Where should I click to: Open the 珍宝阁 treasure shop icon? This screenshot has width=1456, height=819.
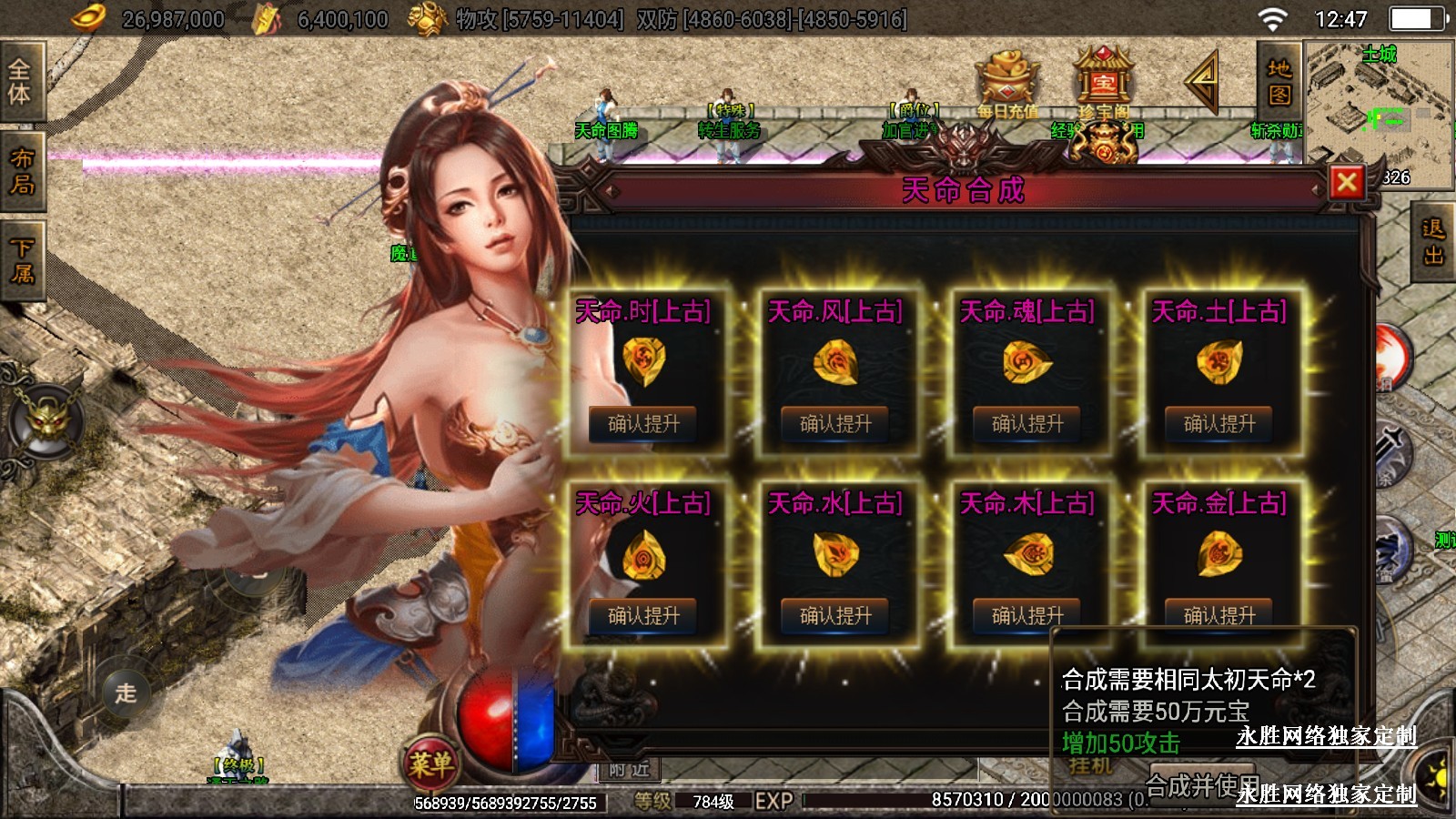[1103, 84]
